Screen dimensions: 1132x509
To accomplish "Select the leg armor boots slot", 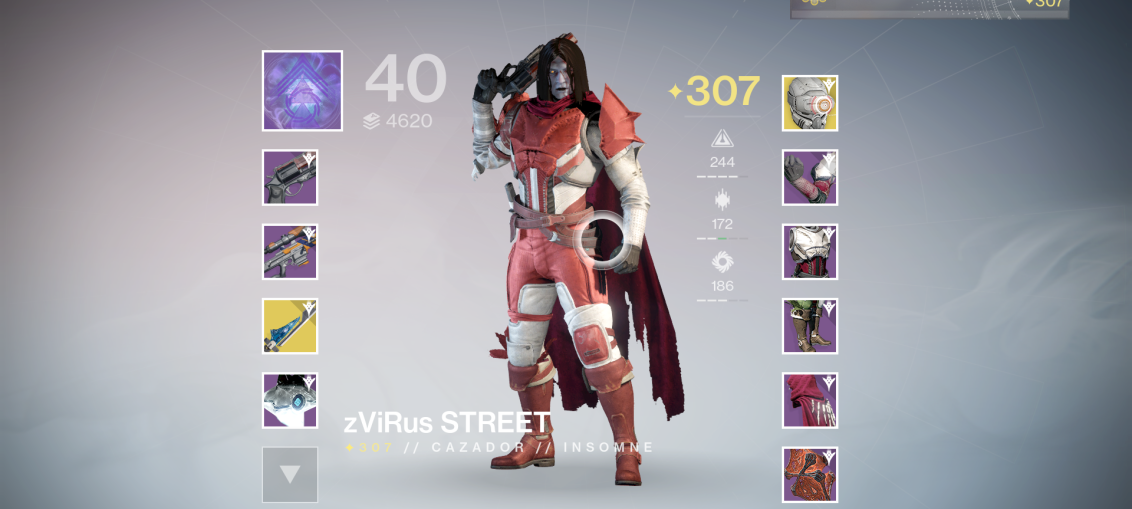I will tap(810, 326).
